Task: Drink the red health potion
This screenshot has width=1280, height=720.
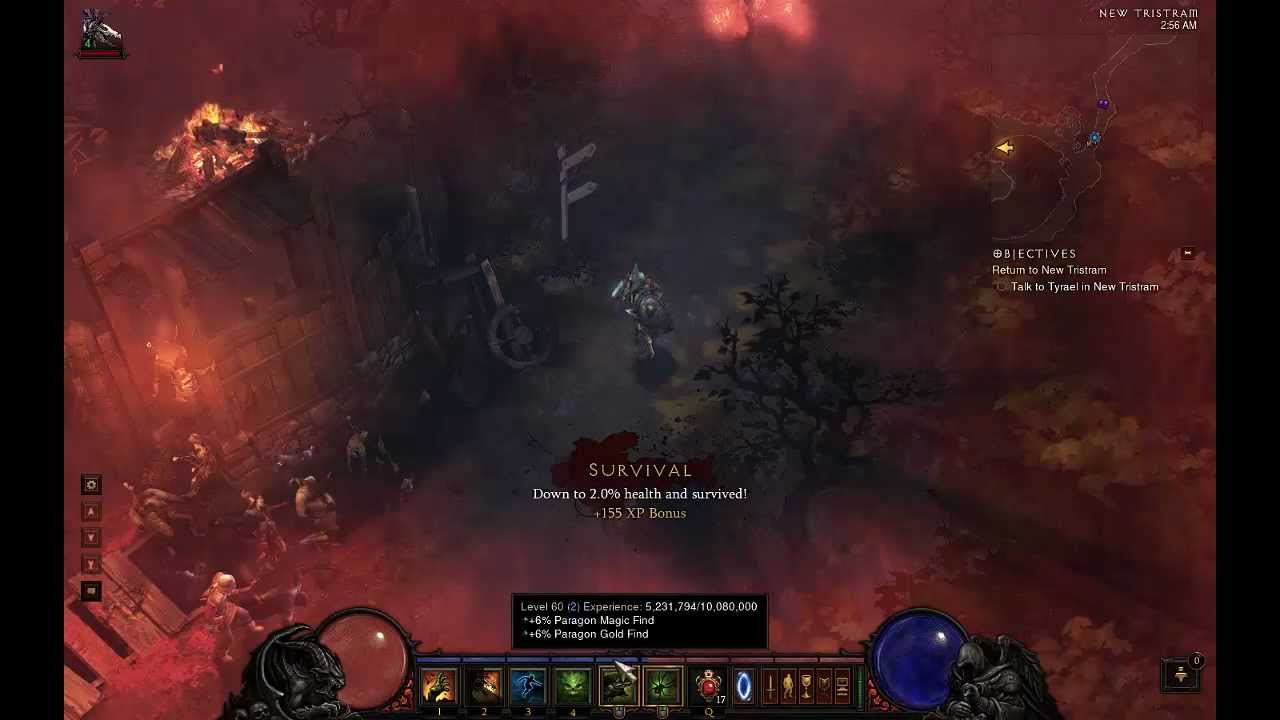Action: click(x=709, y=687)
